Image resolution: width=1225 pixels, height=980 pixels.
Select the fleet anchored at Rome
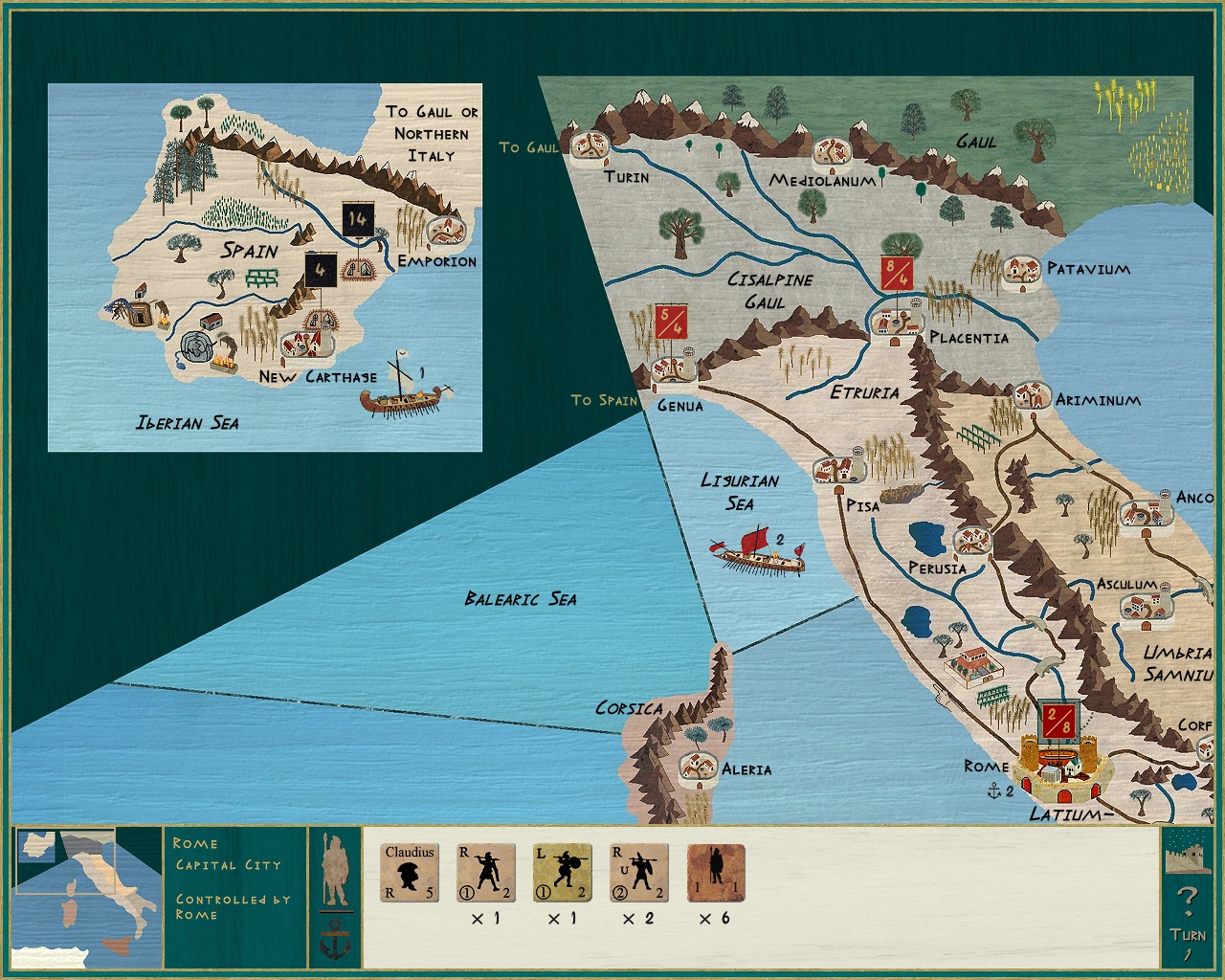(x=992, y=792)
